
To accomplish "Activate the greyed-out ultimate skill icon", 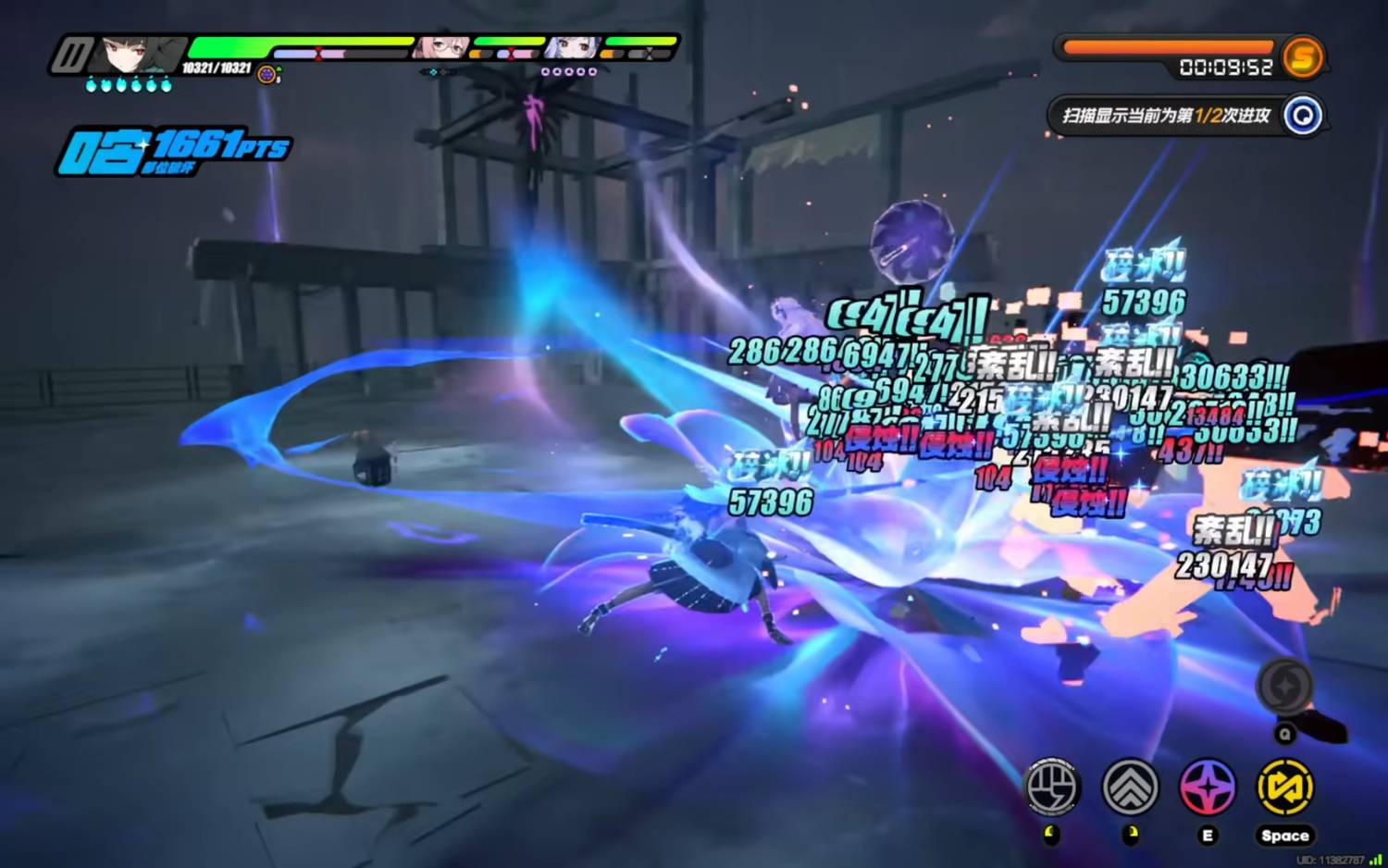I will [1284, 687].
